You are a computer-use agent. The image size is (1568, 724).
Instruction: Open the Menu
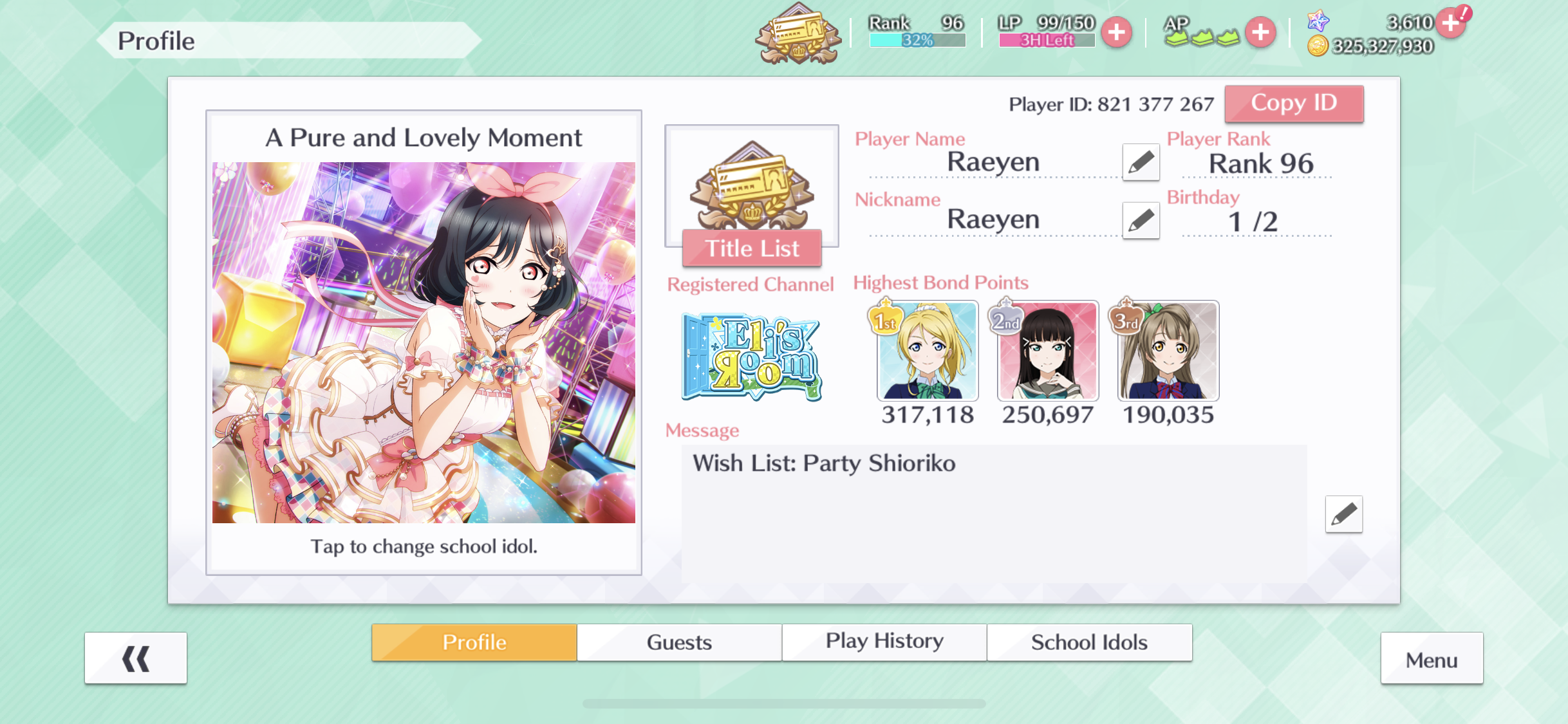pyautogui.click(x=1432, y=659)
